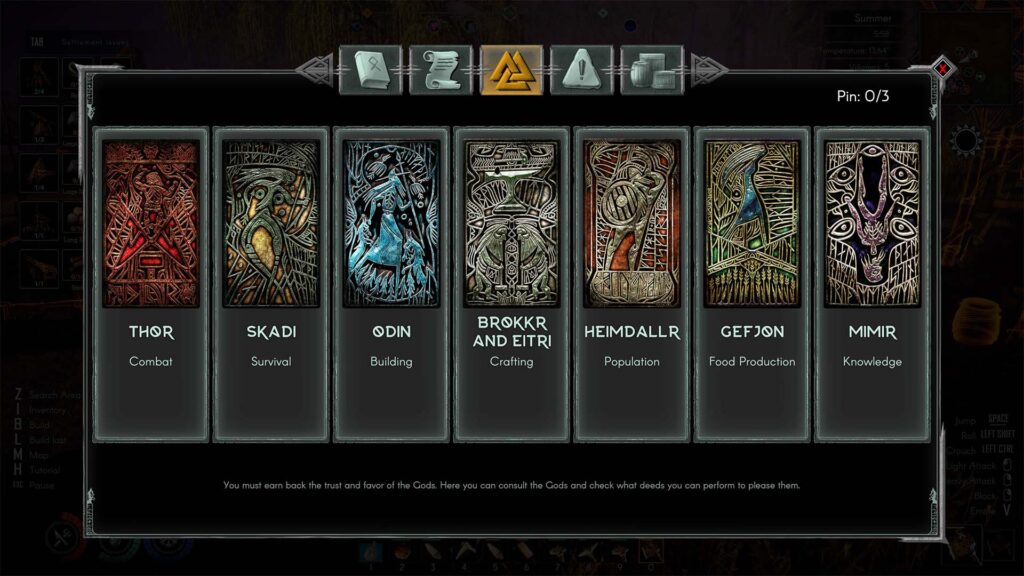Close the gods panel with the red X
Image resolution: width=1024 pixels, height=576 pixels.
click(x=942, y=69)
